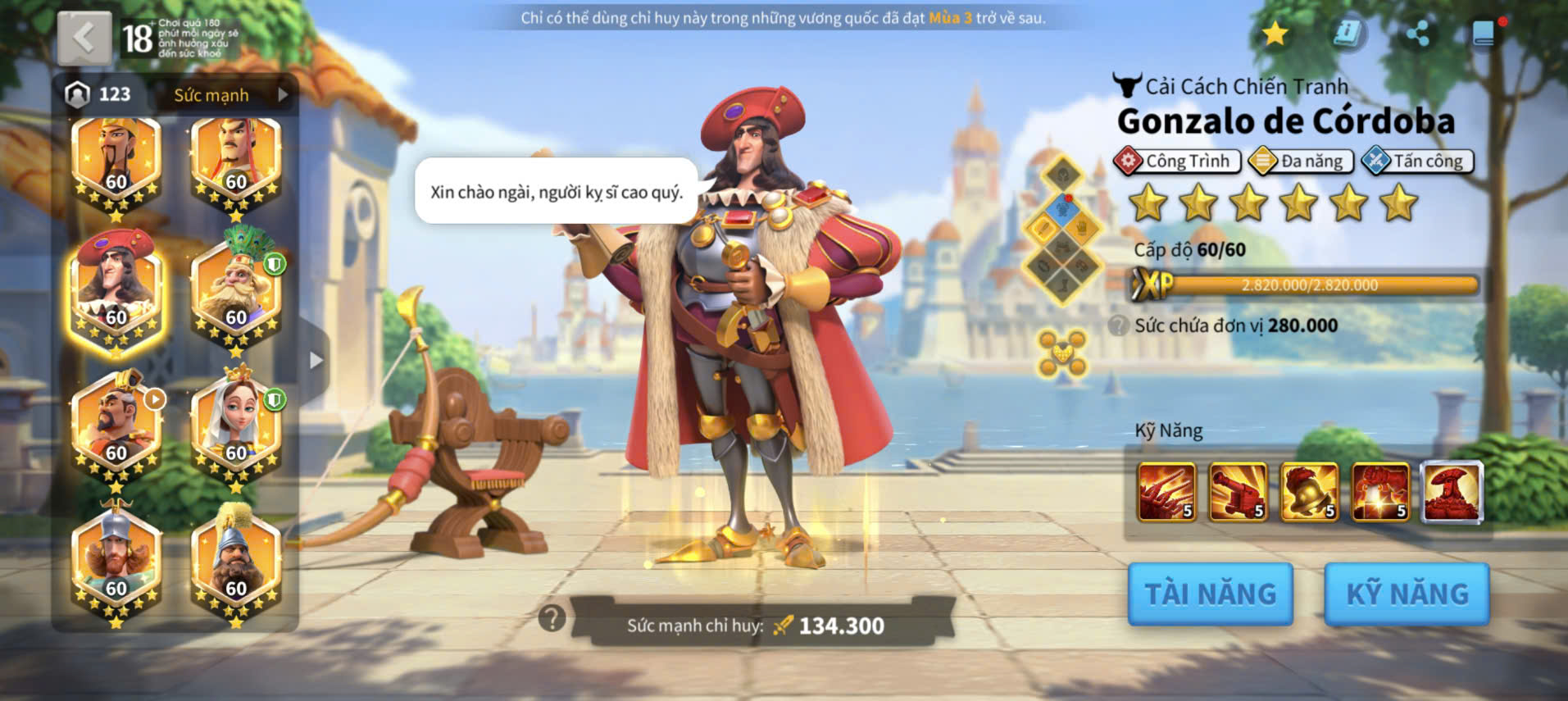Open the blue book icon with red dot
The height and width of the screenshot is (701, 1568).
1484,34
